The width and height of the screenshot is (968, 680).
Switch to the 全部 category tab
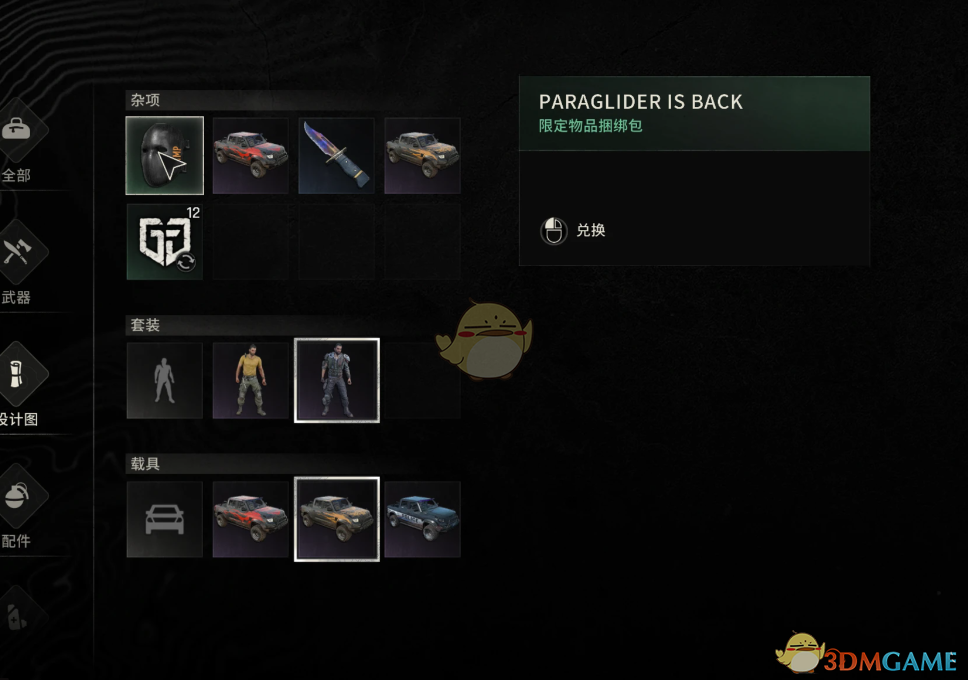point(18,145)
